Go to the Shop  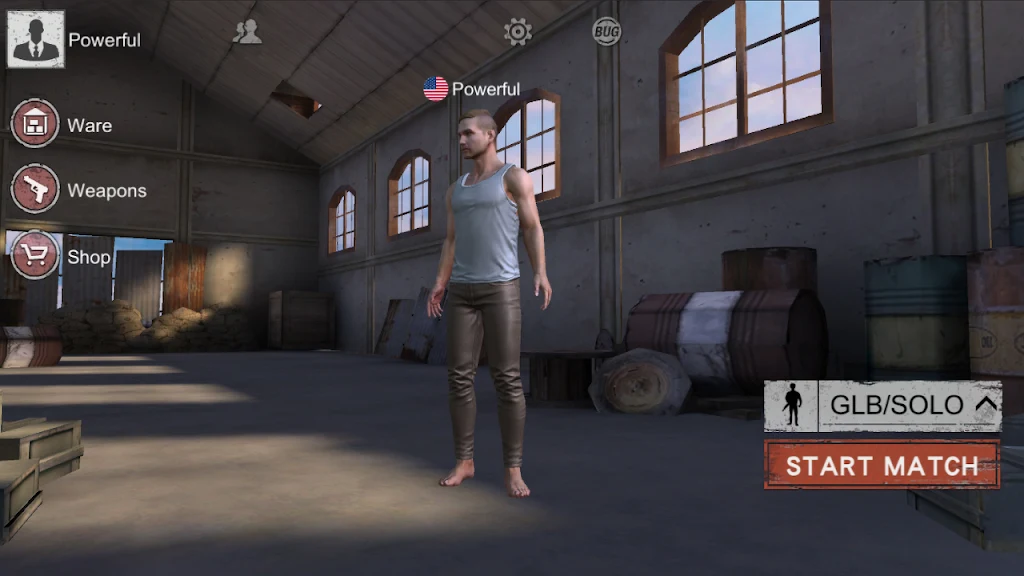(35, 256)
